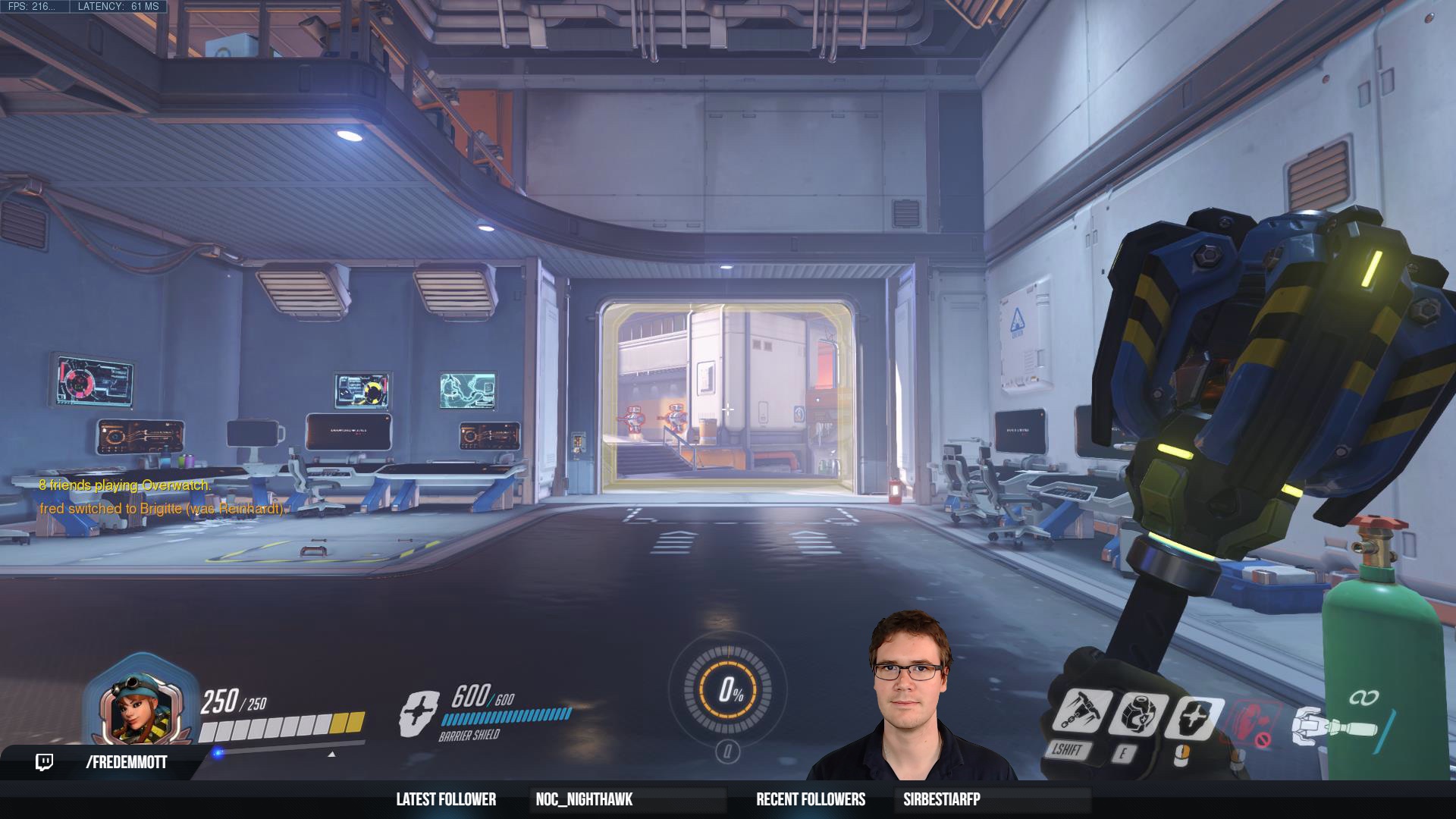Use the Repair Pack ability
This screenshot has height=819, width=1456.
(x=1137, y=714)
